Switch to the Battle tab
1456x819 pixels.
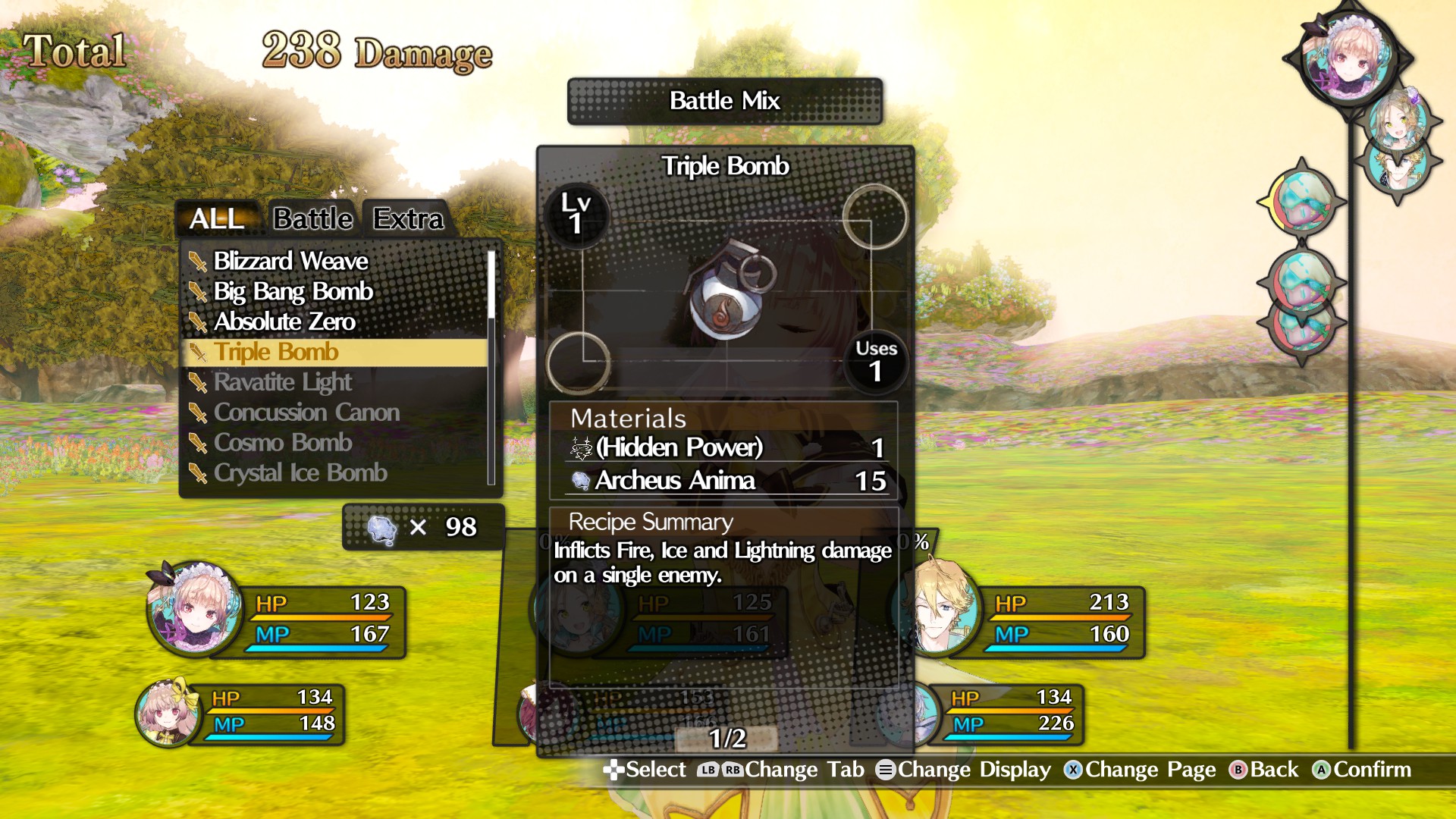[312, 218]
